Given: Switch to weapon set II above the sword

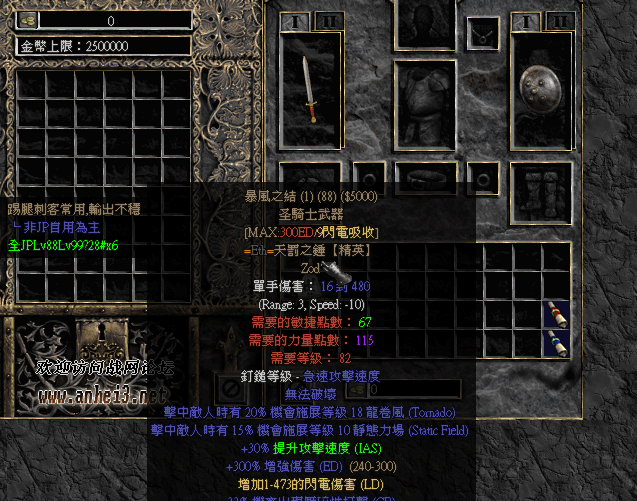Looking at the screenshot, I should (327, 21).
